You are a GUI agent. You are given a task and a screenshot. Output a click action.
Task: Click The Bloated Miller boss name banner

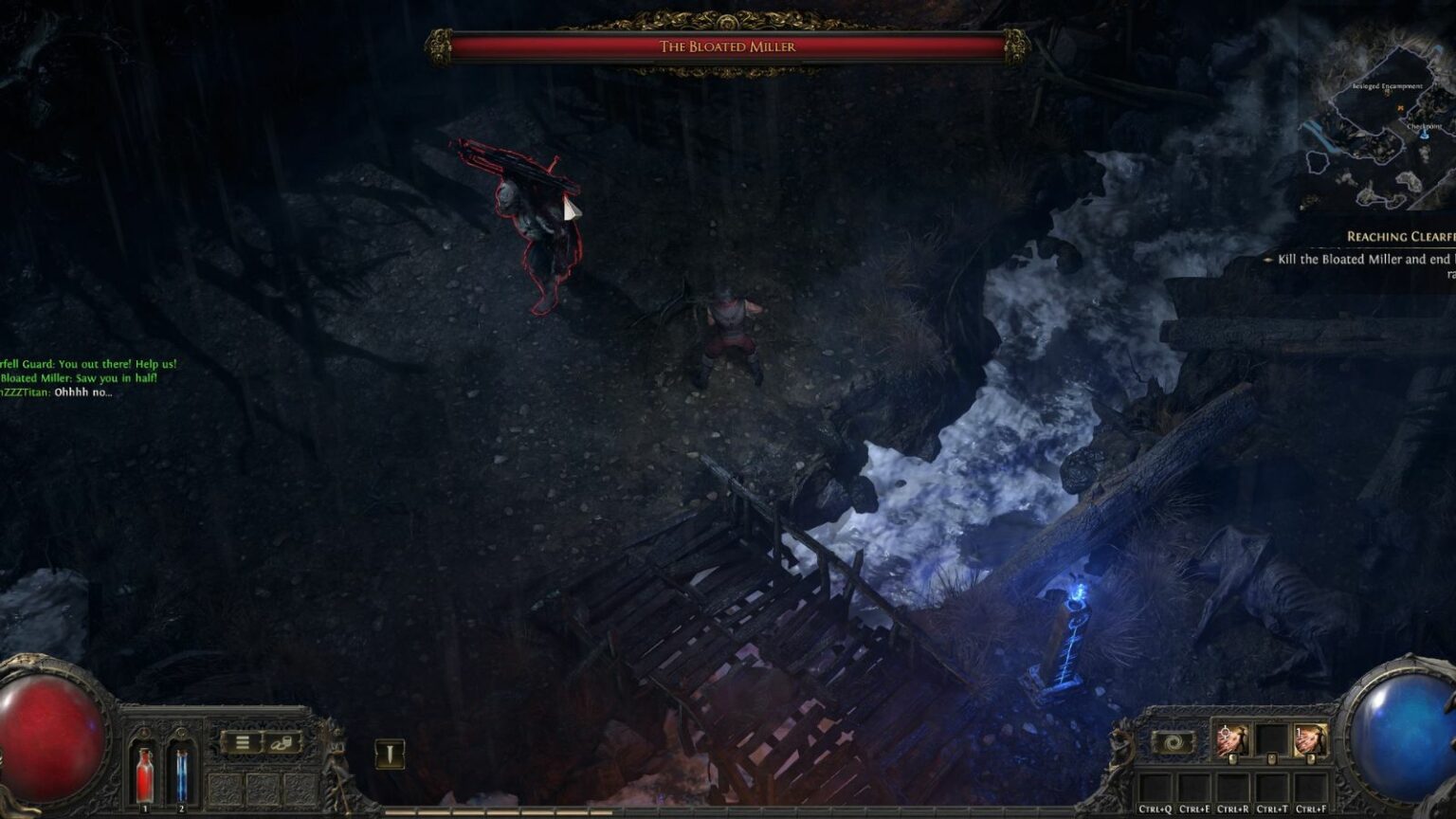[x=727, y=45]
